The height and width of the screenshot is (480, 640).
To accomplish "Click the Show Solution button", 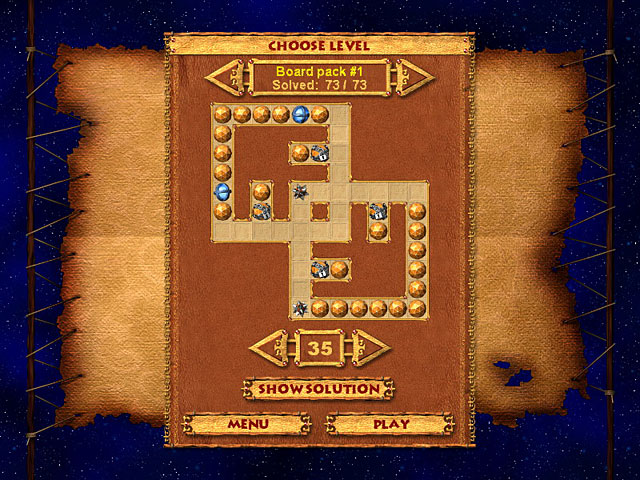I will [319, 388].
